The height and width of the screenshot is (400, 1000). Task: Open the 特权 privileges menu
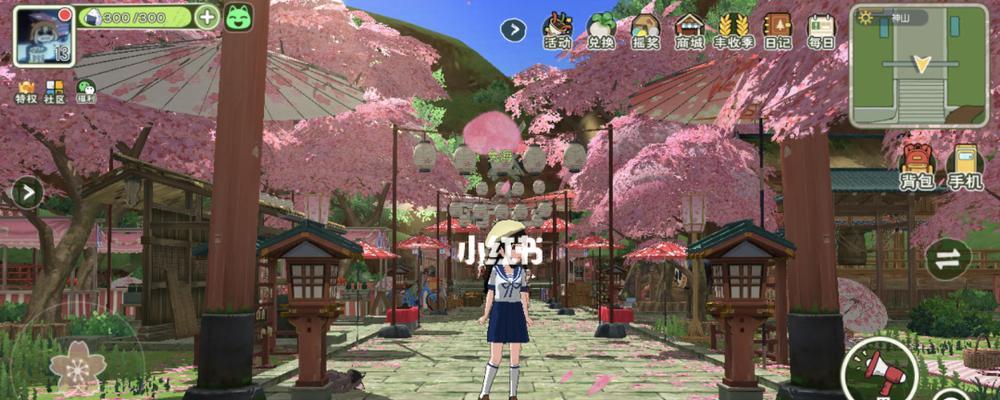click(x=25, y=91)
